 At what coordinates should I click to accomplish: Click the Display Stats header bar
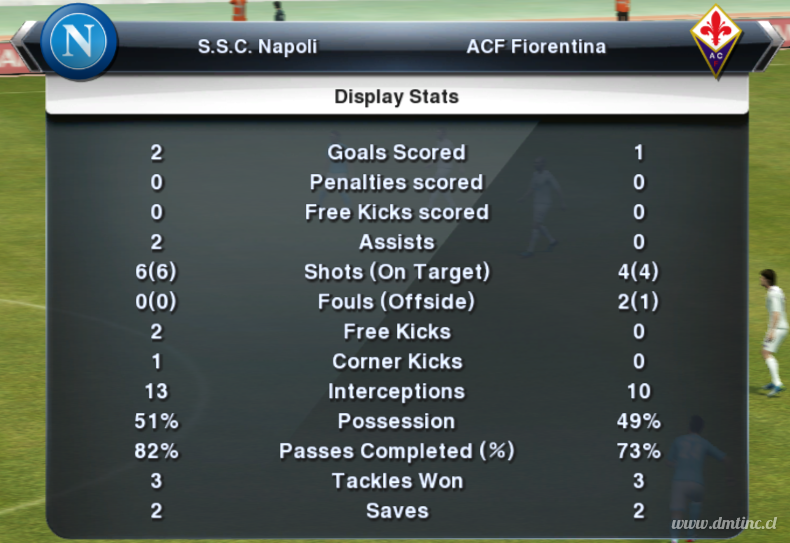coord(396,97)
